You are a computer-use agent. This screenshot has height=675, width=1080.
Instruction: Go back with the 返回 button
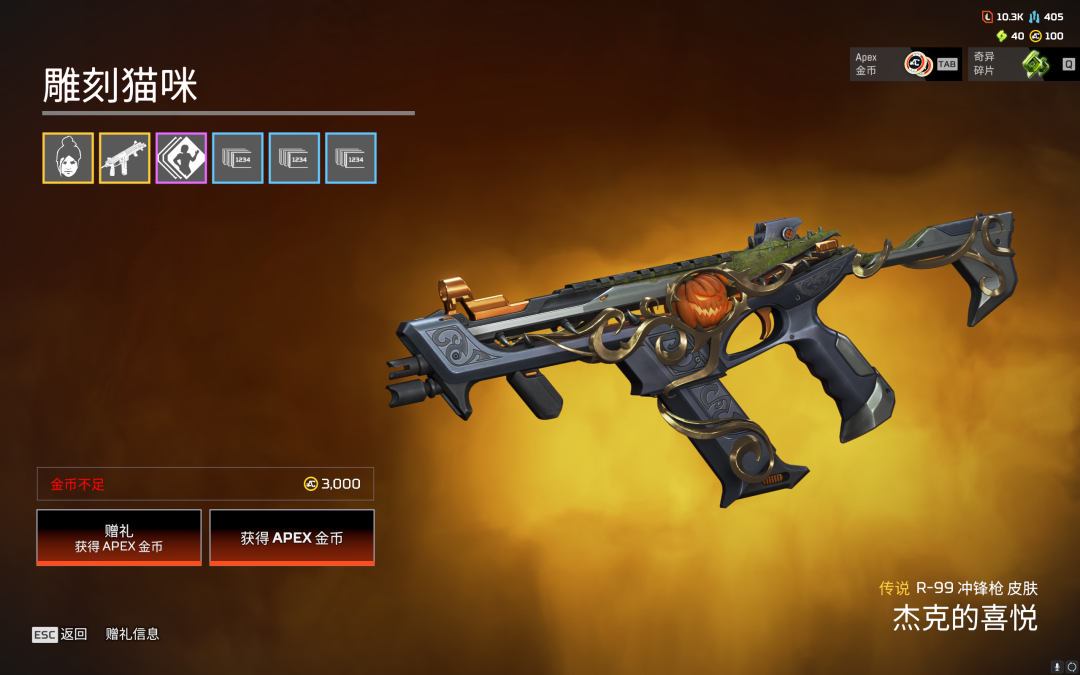[60, 634]
